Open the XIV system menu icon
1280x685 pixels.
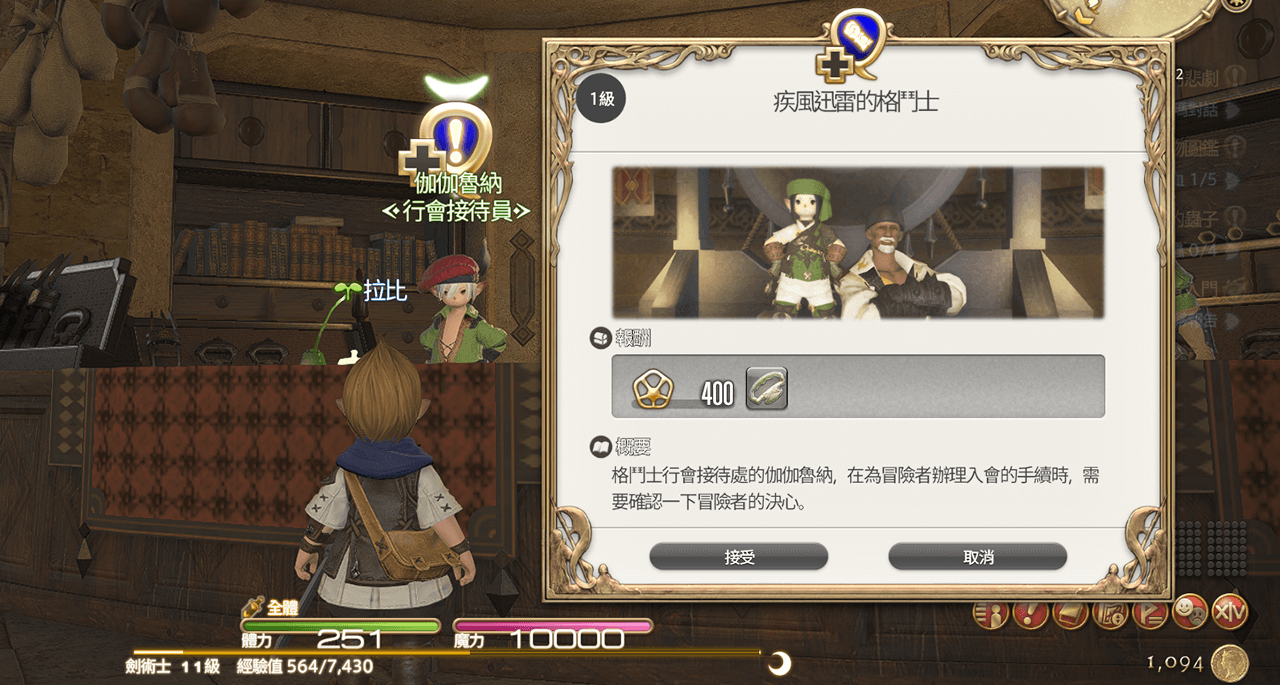(x=1230, y=610)
